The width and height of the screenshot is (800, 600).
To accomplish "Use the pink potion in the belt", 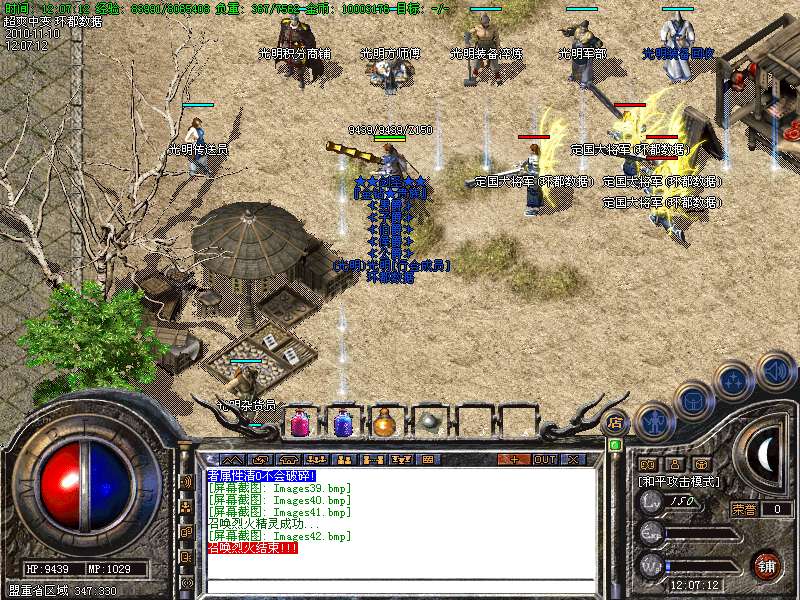I will click(300, 423).
